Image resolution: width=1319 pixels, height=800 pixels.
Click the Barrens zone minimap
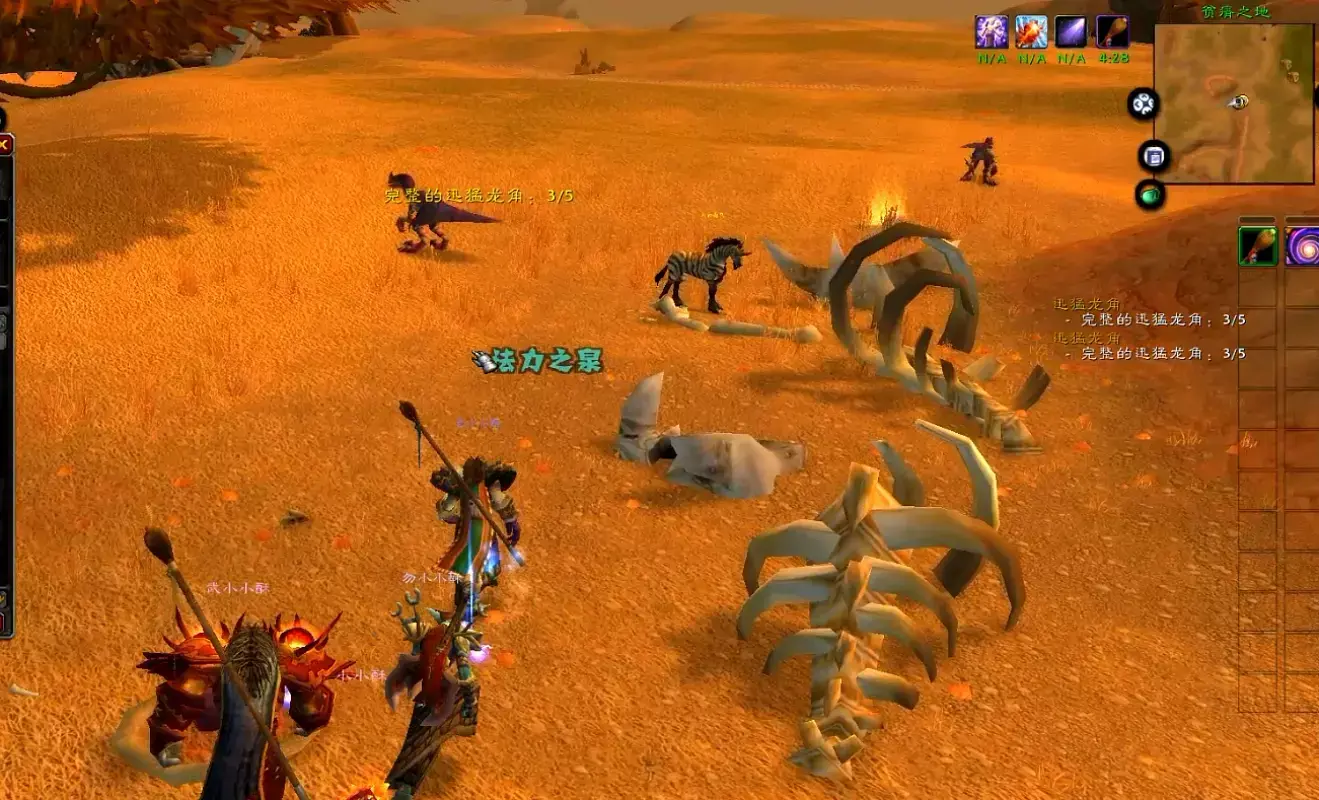[x=1234, y=103]
